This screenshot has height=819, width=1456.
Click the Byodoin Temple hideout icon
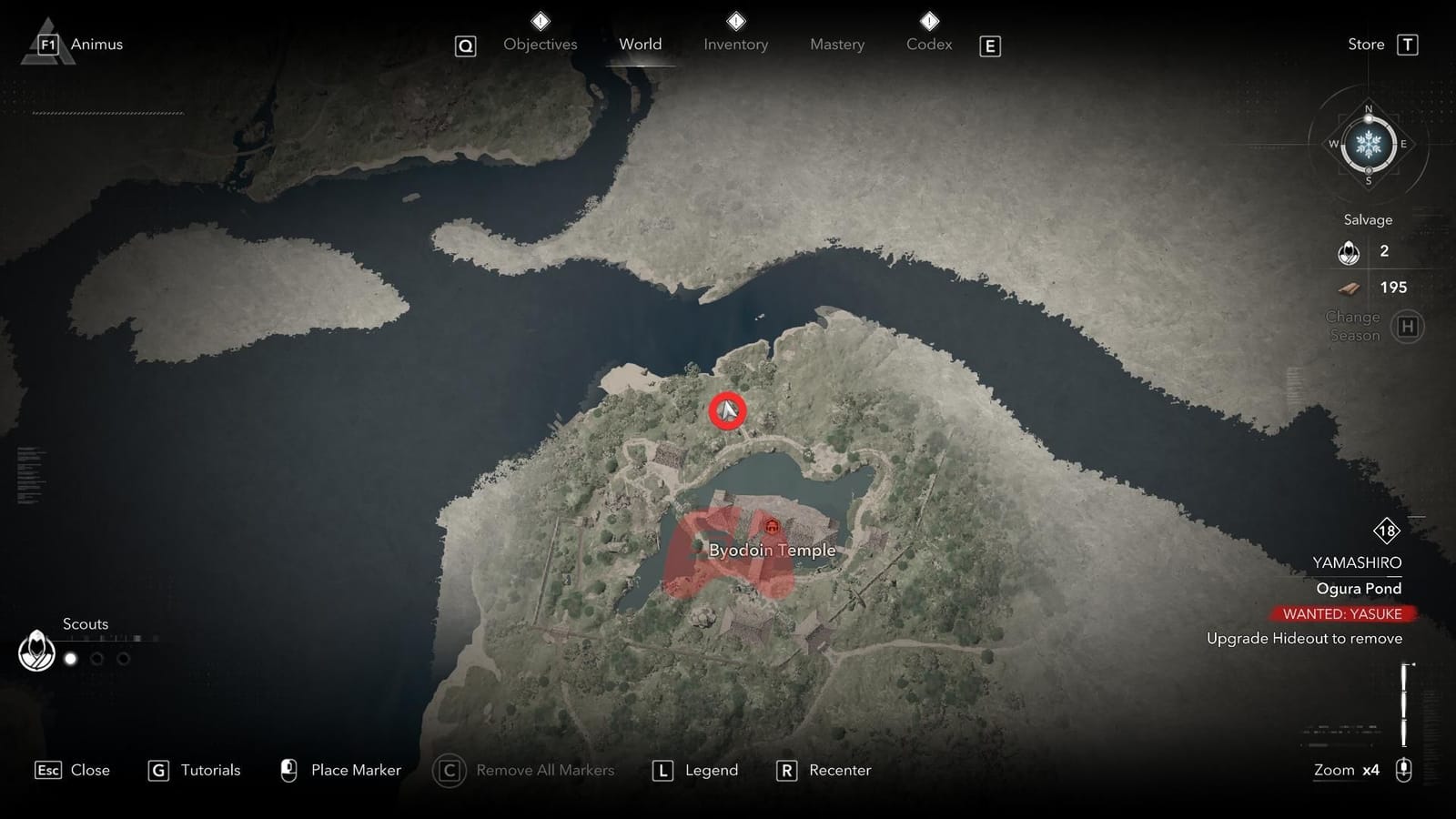[x=771, y=525]
